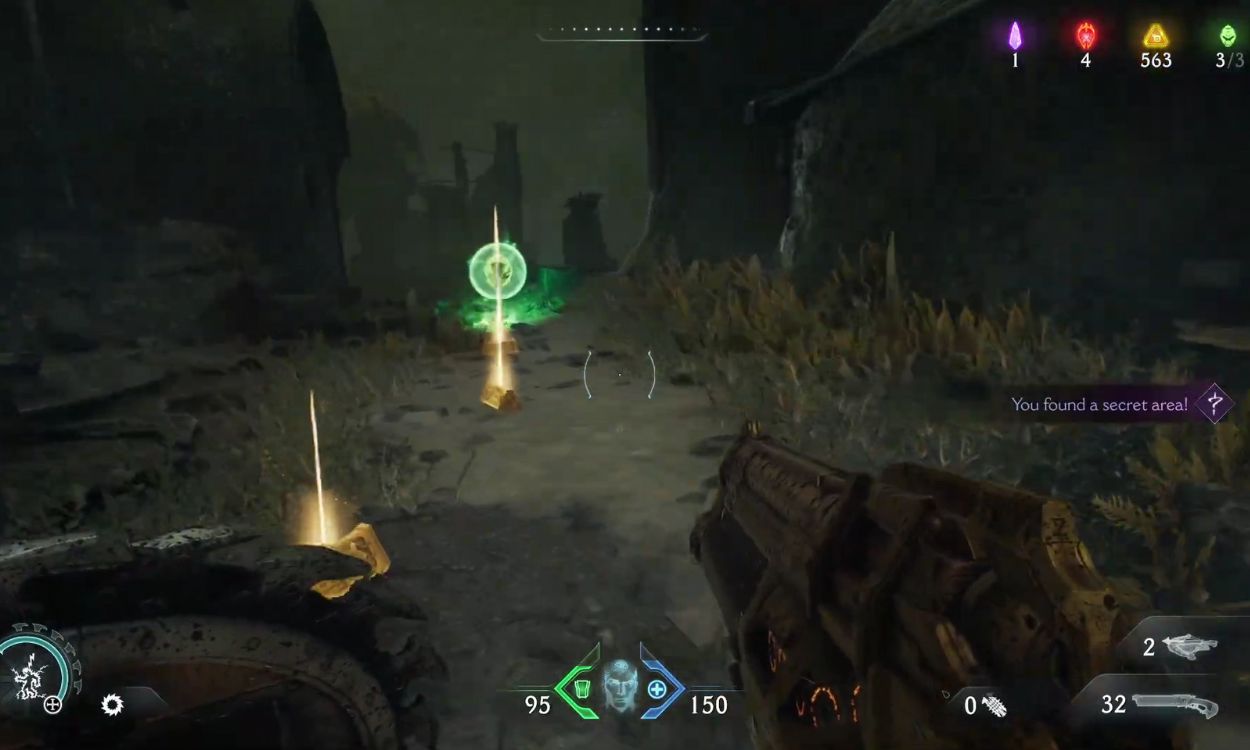The image size is (1250, 750).
Task: Switch to the crossbow-style weapon slot
Action: click(1189, 647)
